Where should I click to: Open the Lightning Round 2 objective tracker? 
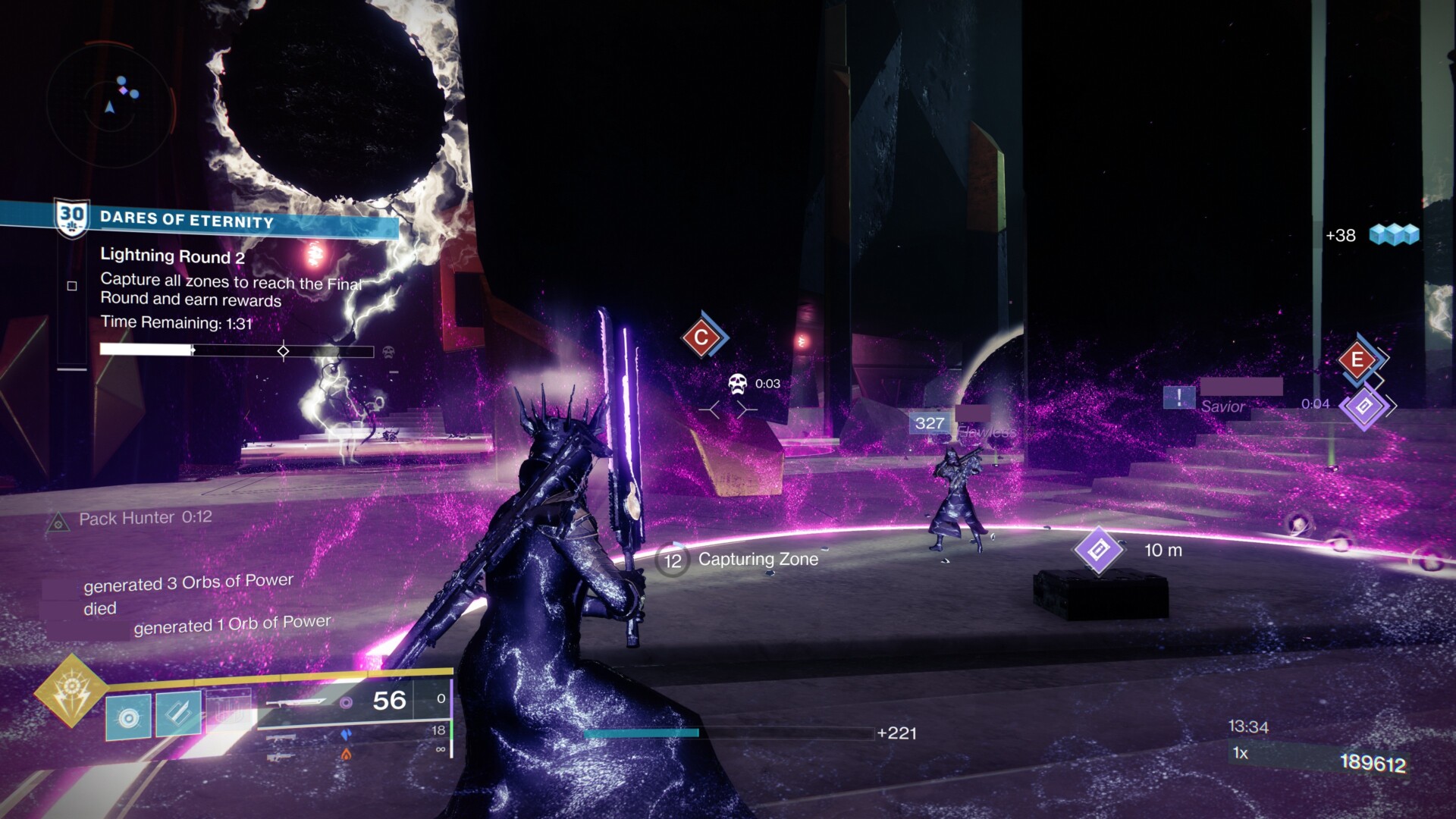click(172, 256)
